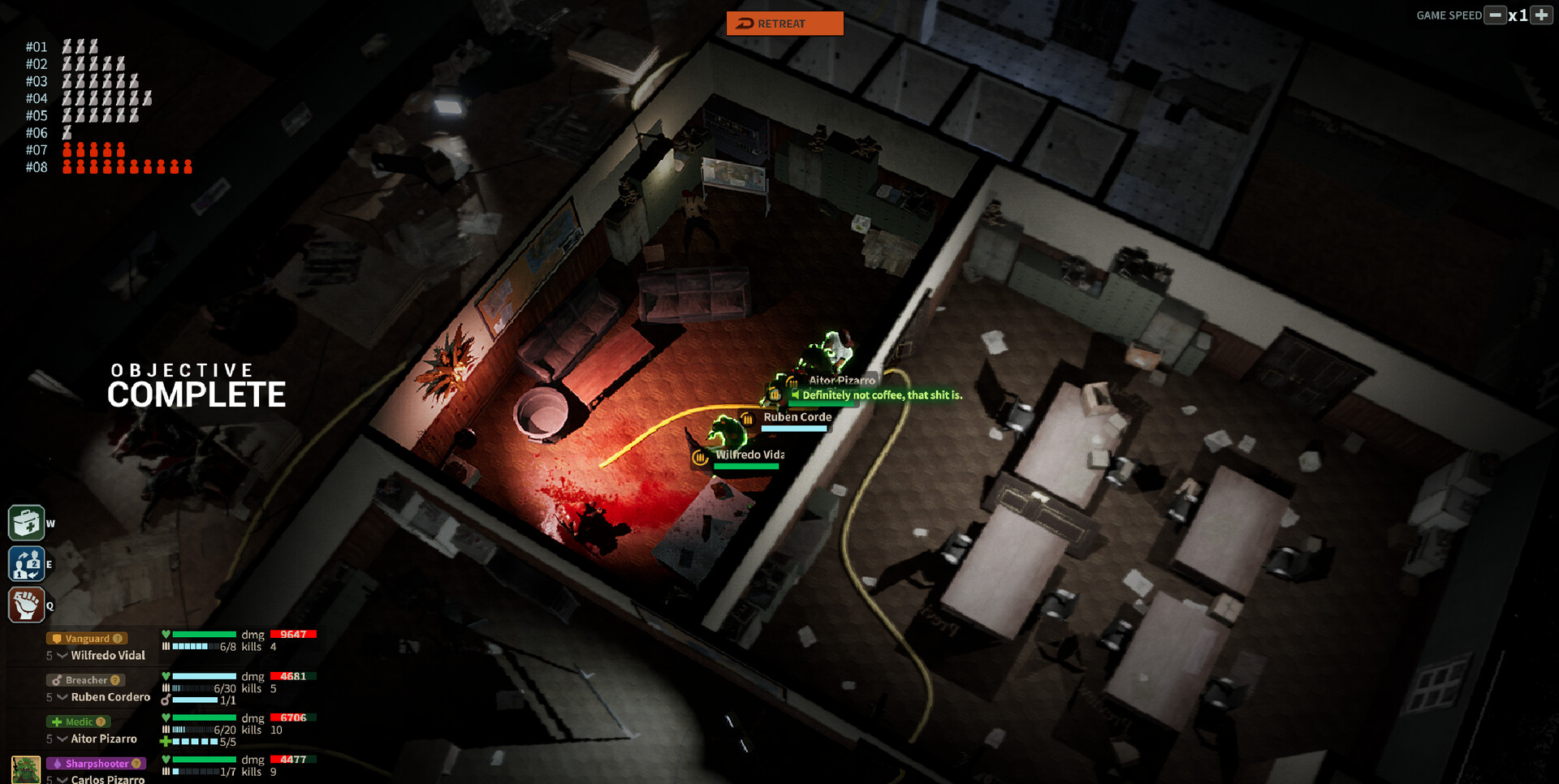Click the Sharpshooter diamond icon

tap(58, 763)
